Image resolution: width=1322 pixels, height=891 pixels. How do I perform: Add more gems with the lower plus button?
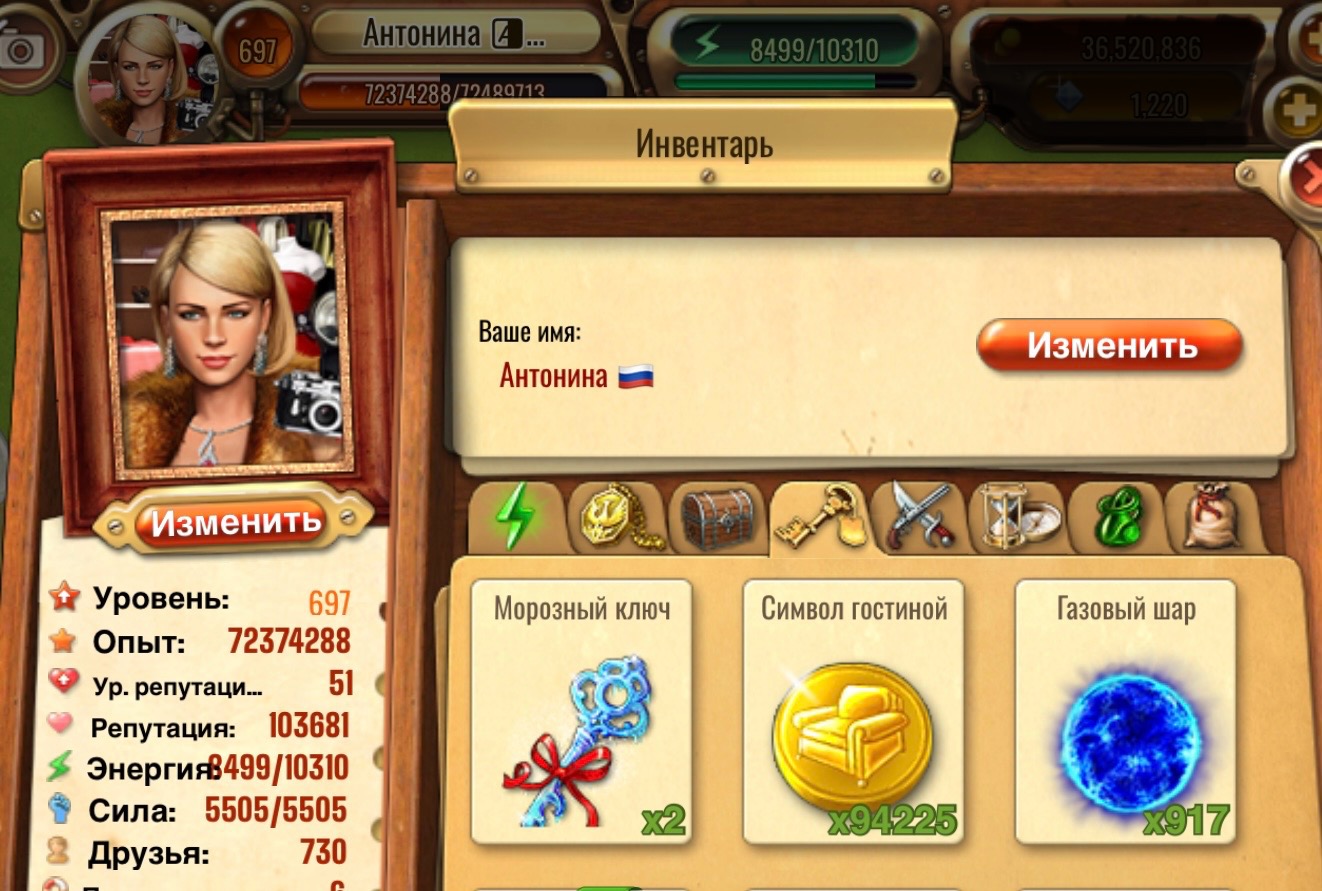click(1300, 108)
